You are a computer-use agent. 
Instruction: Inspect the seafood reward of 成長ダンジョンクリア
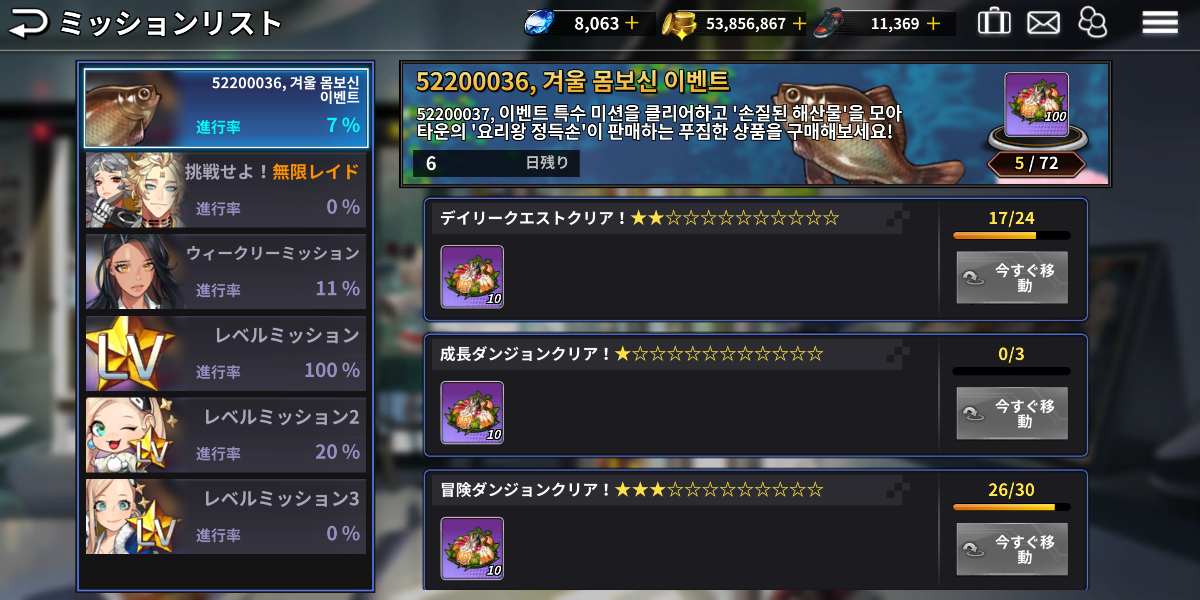pyautogui.click(x=472, y=413)
